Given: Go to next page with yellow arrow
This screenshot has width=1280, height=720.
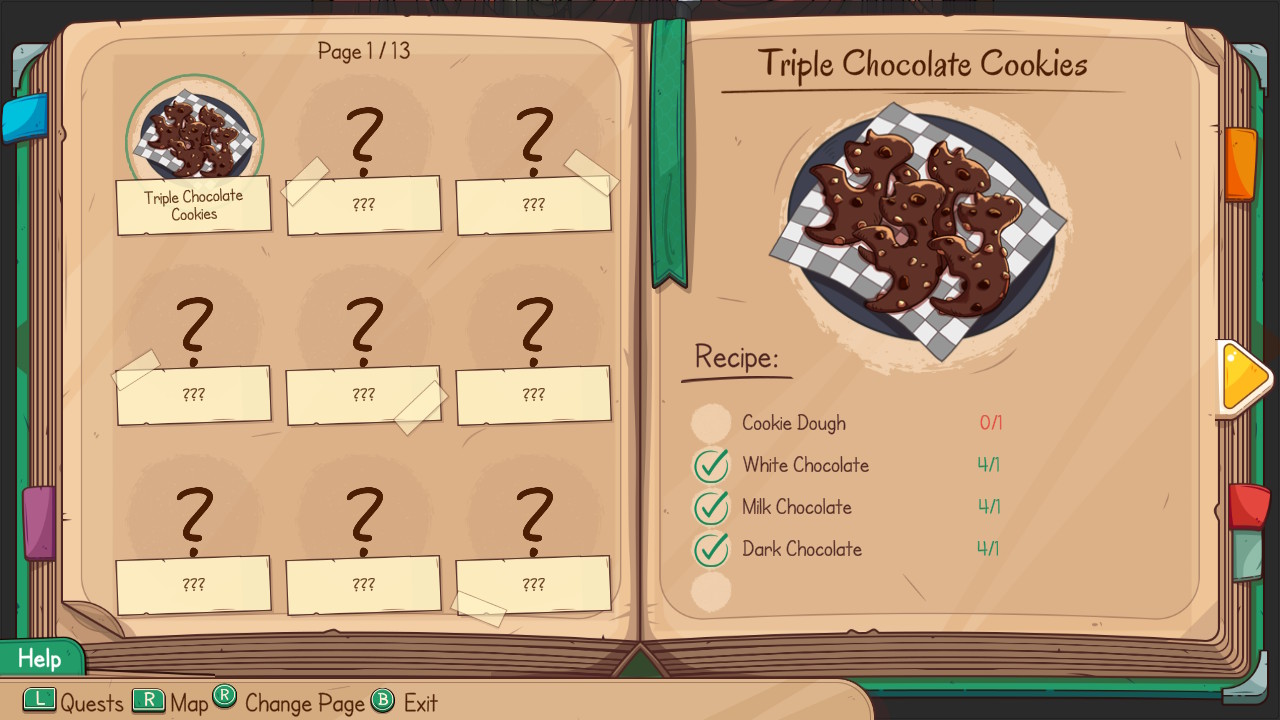Looking at the screenshot, I should pyautogui.click(x=1244, y=378).
